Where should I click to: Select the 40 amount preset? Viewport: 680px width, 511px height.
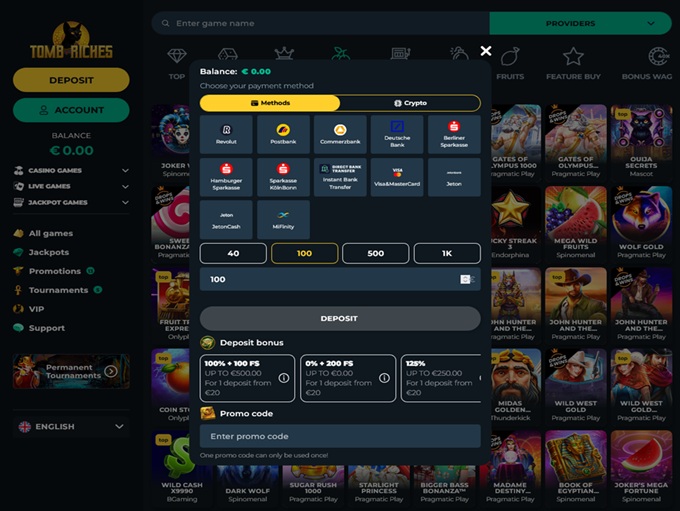click(233, 254)
